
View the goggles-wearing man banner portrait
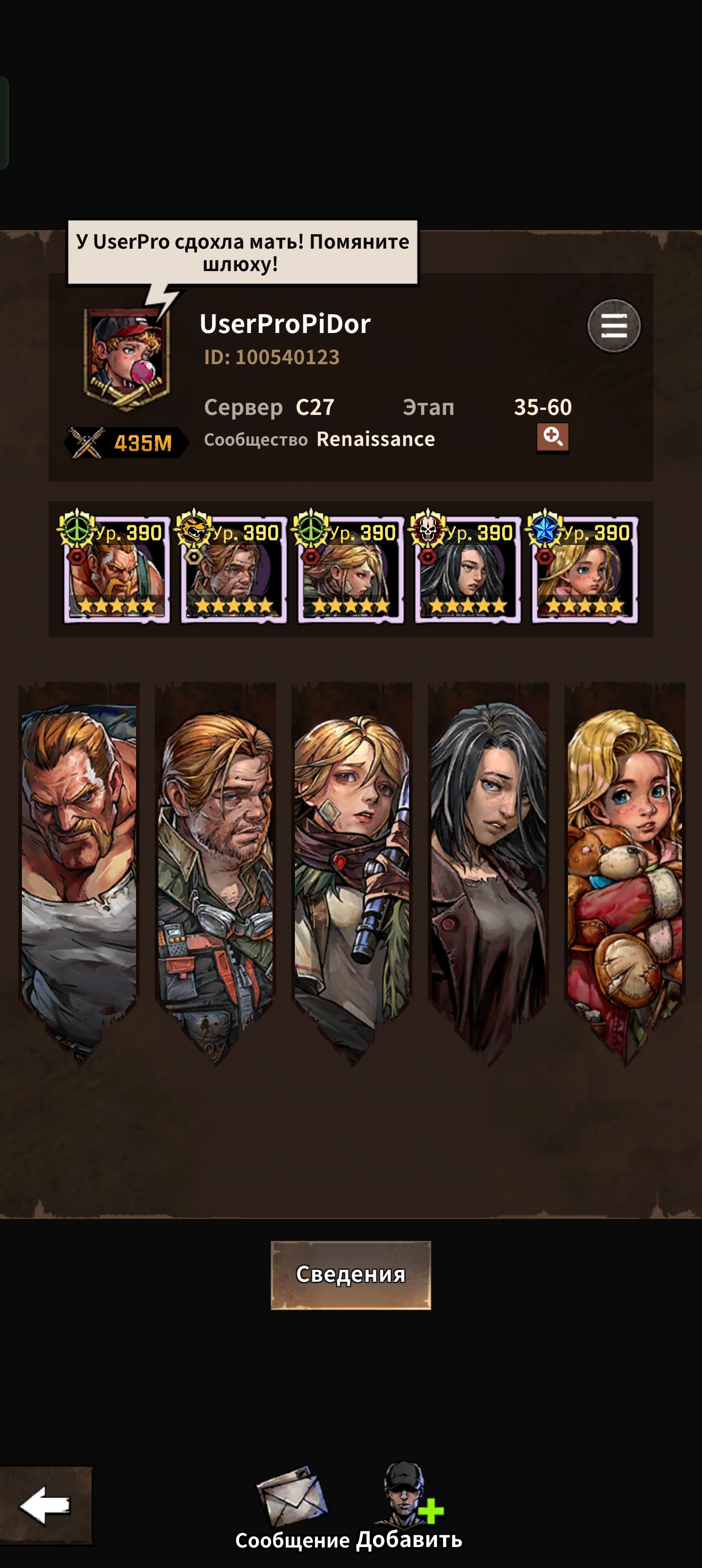click(215, 864)
